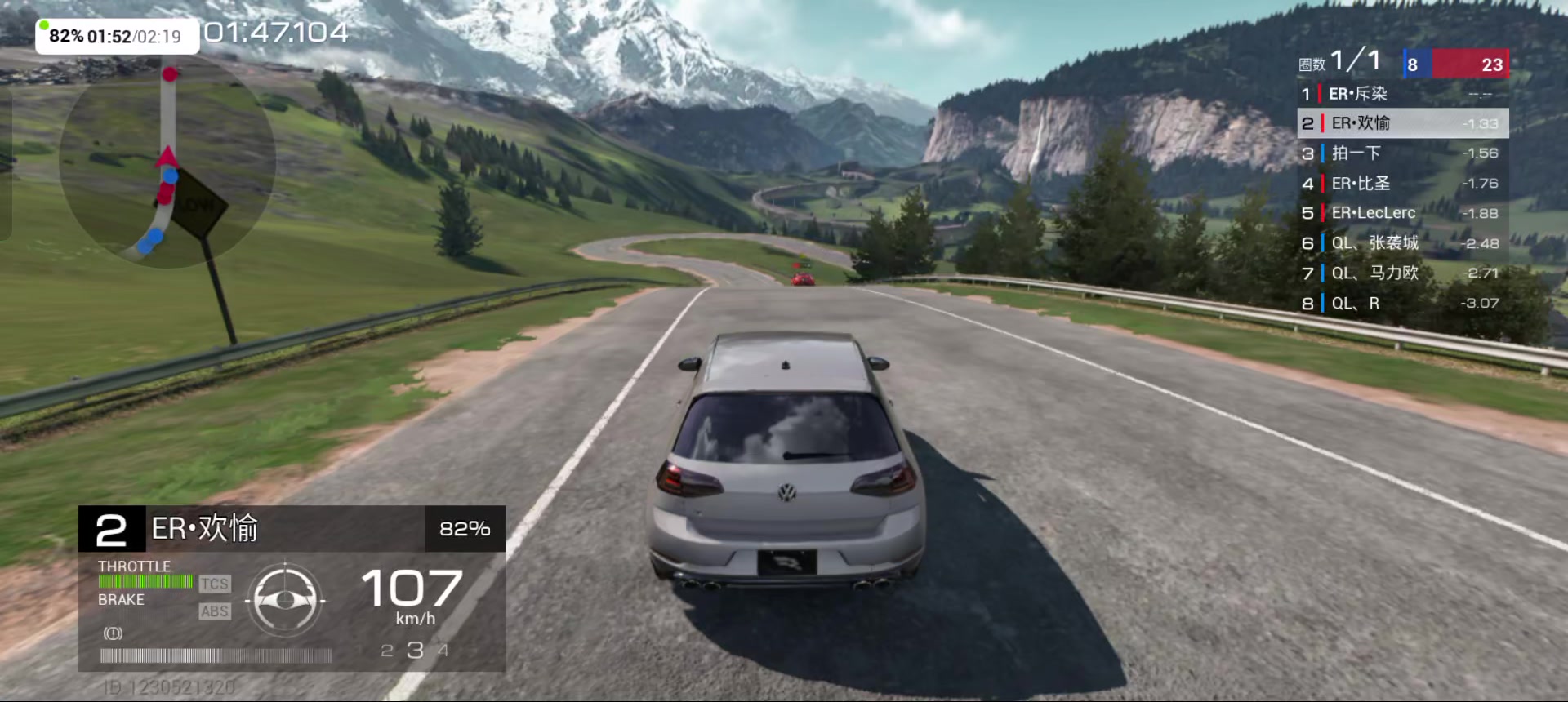Pick ER·比圣 from the standings
Viewport: 1568px width, 702px height.
pyautogui.click(x=1401, y=184)
